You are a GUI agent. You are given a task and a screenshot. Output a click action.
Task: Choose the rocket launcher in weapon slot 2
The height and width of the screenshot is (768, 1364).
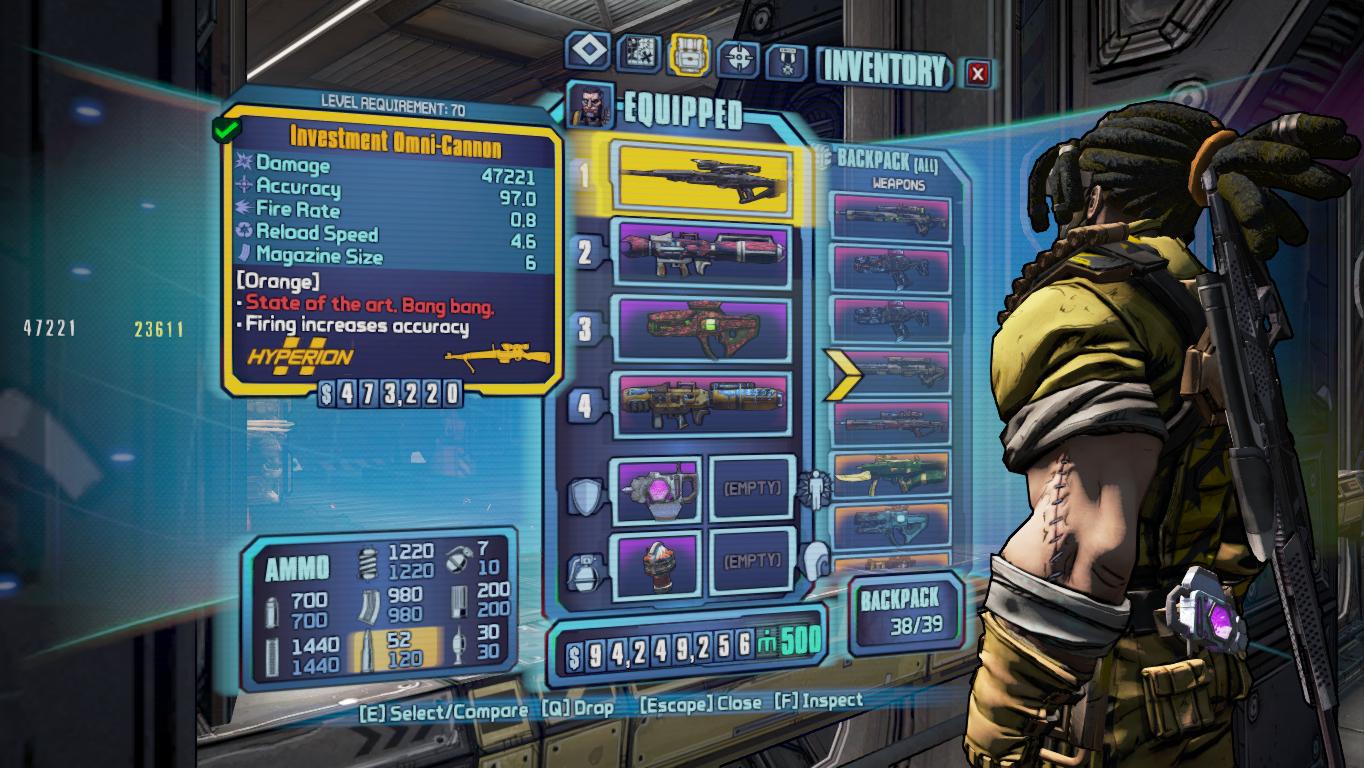coord(705,254)
